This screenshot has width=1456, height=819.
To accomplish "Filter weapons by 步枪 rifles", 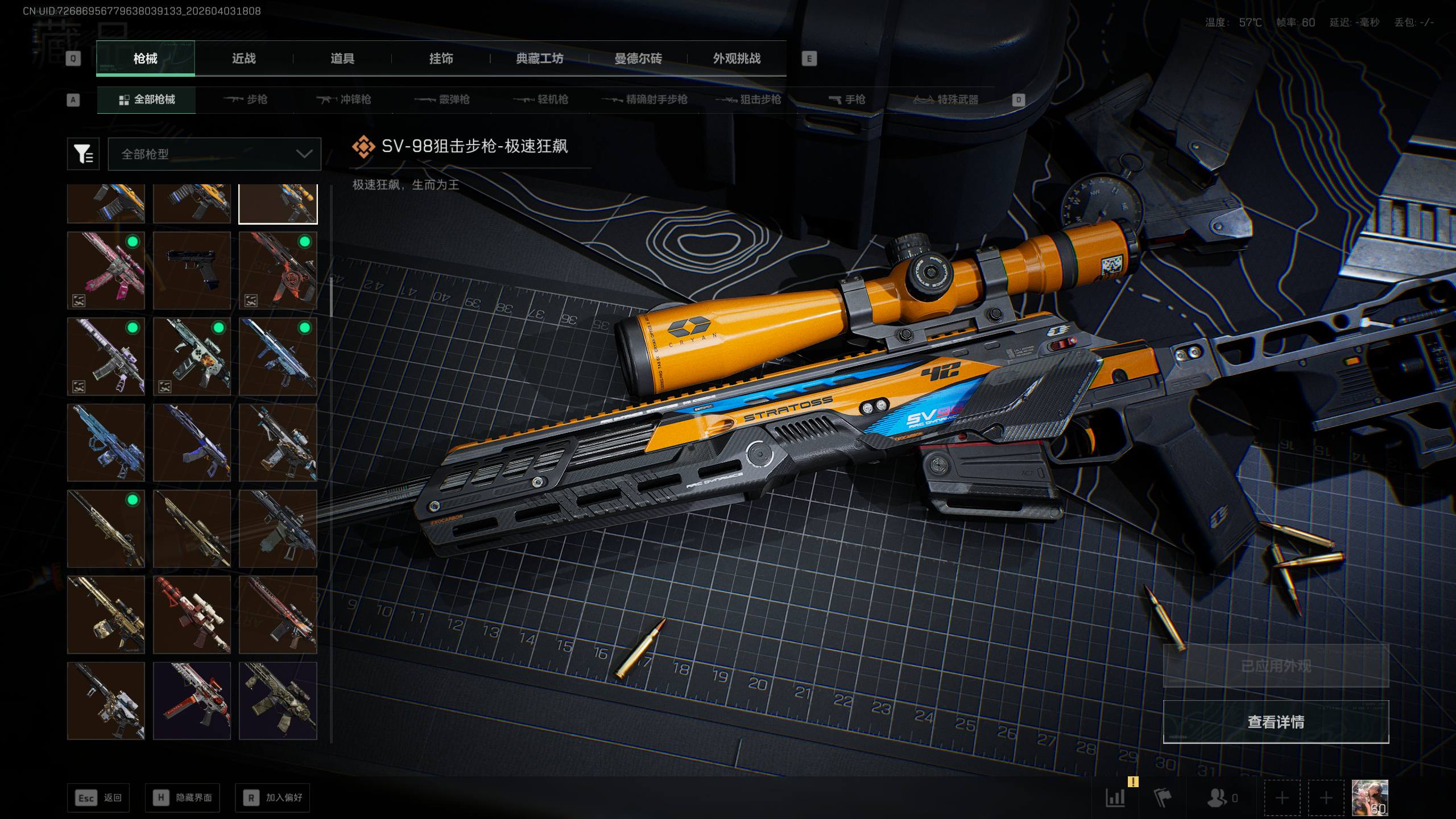I will point(246,100).
